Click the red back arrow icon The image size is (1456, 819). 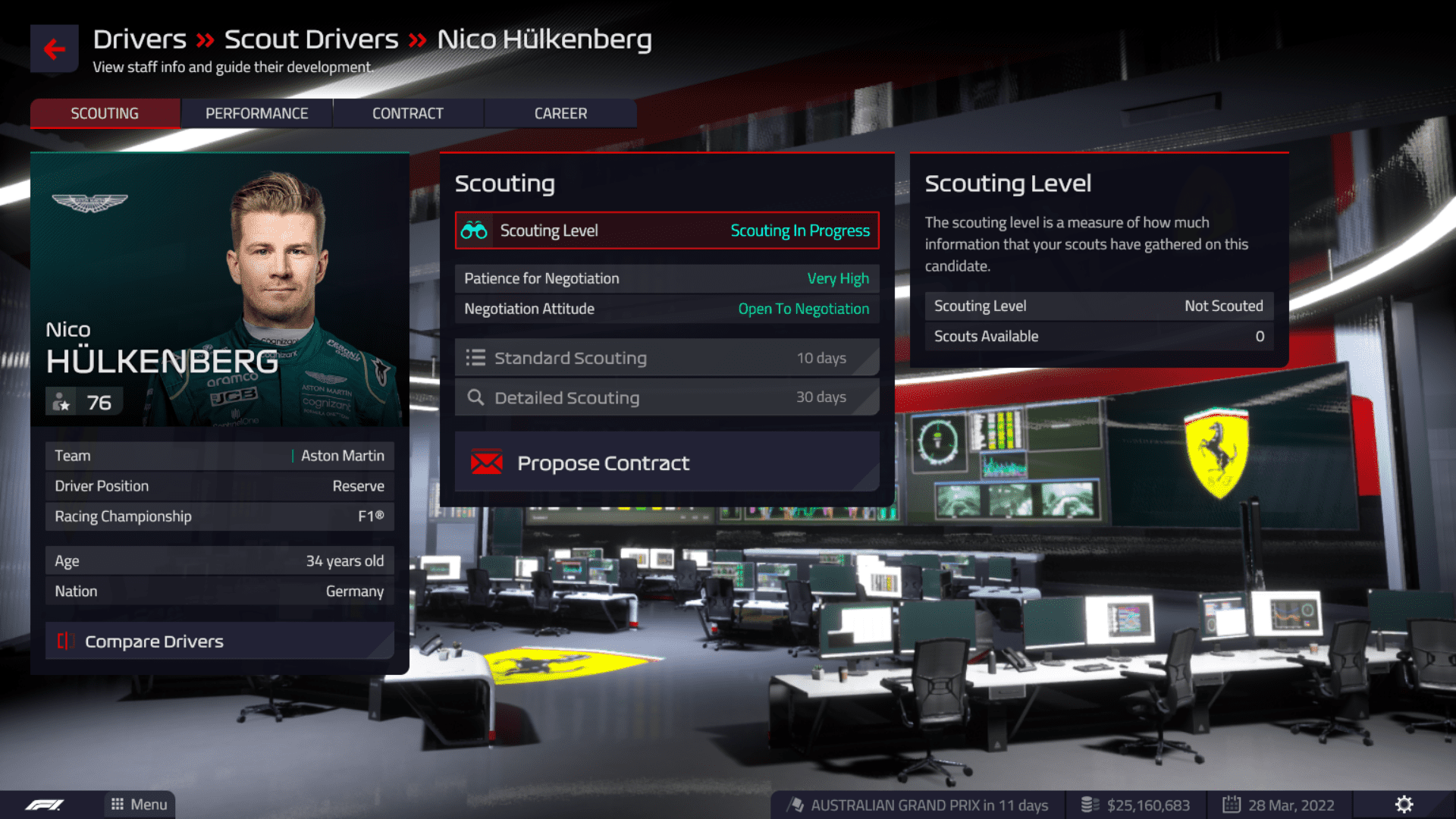(54, 48)
